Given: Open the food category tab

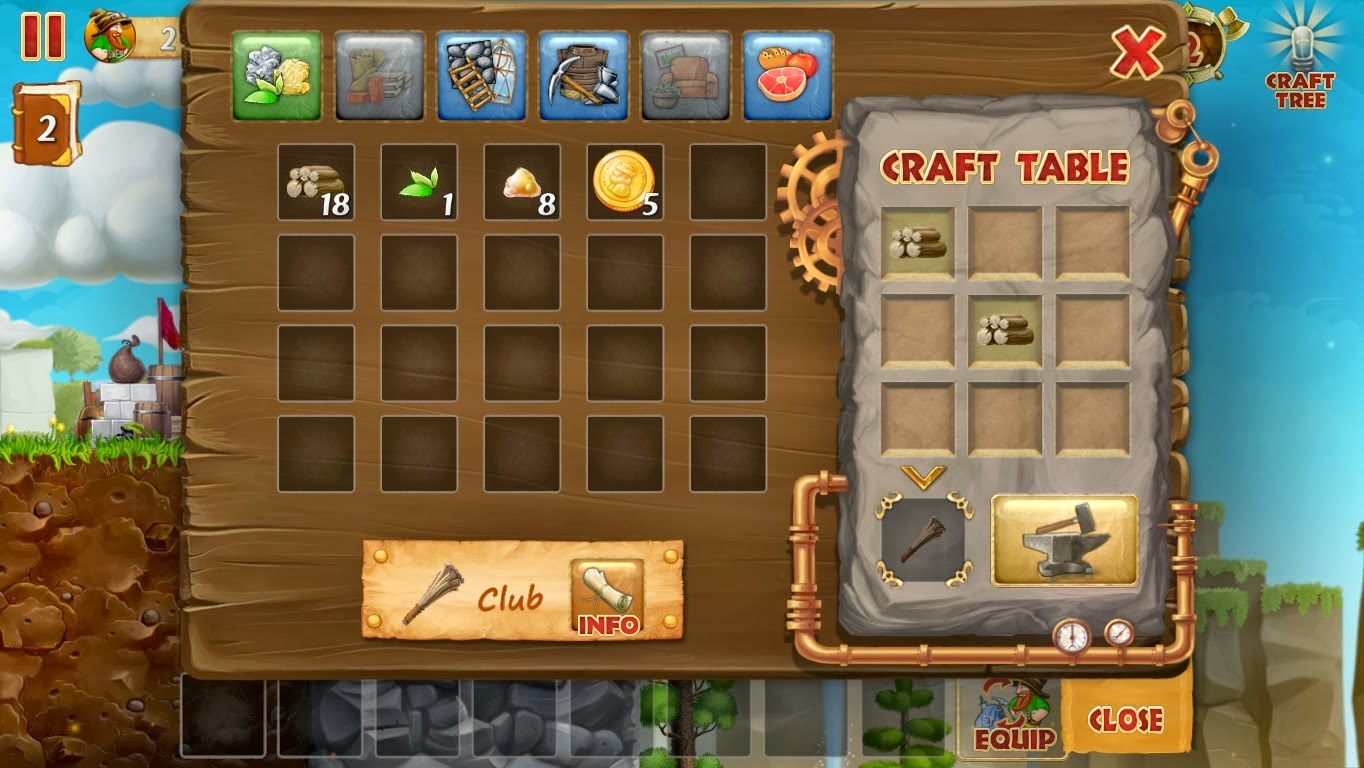Looking at the screenshot, I should pos(787,72).
